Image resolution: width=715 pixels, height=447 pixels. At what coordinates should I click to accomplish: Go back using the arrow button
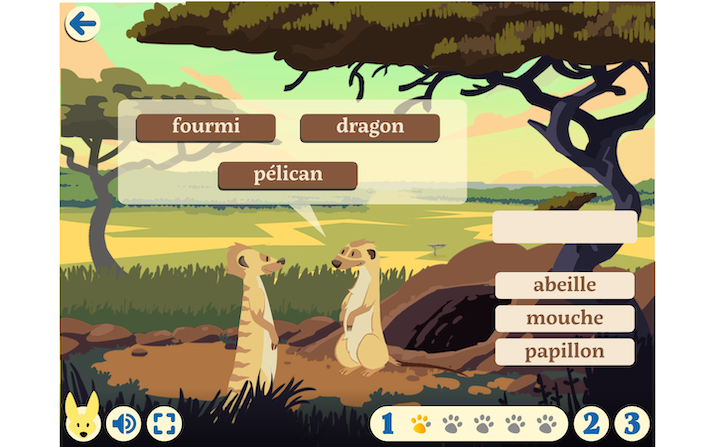(x=82, y=23)
